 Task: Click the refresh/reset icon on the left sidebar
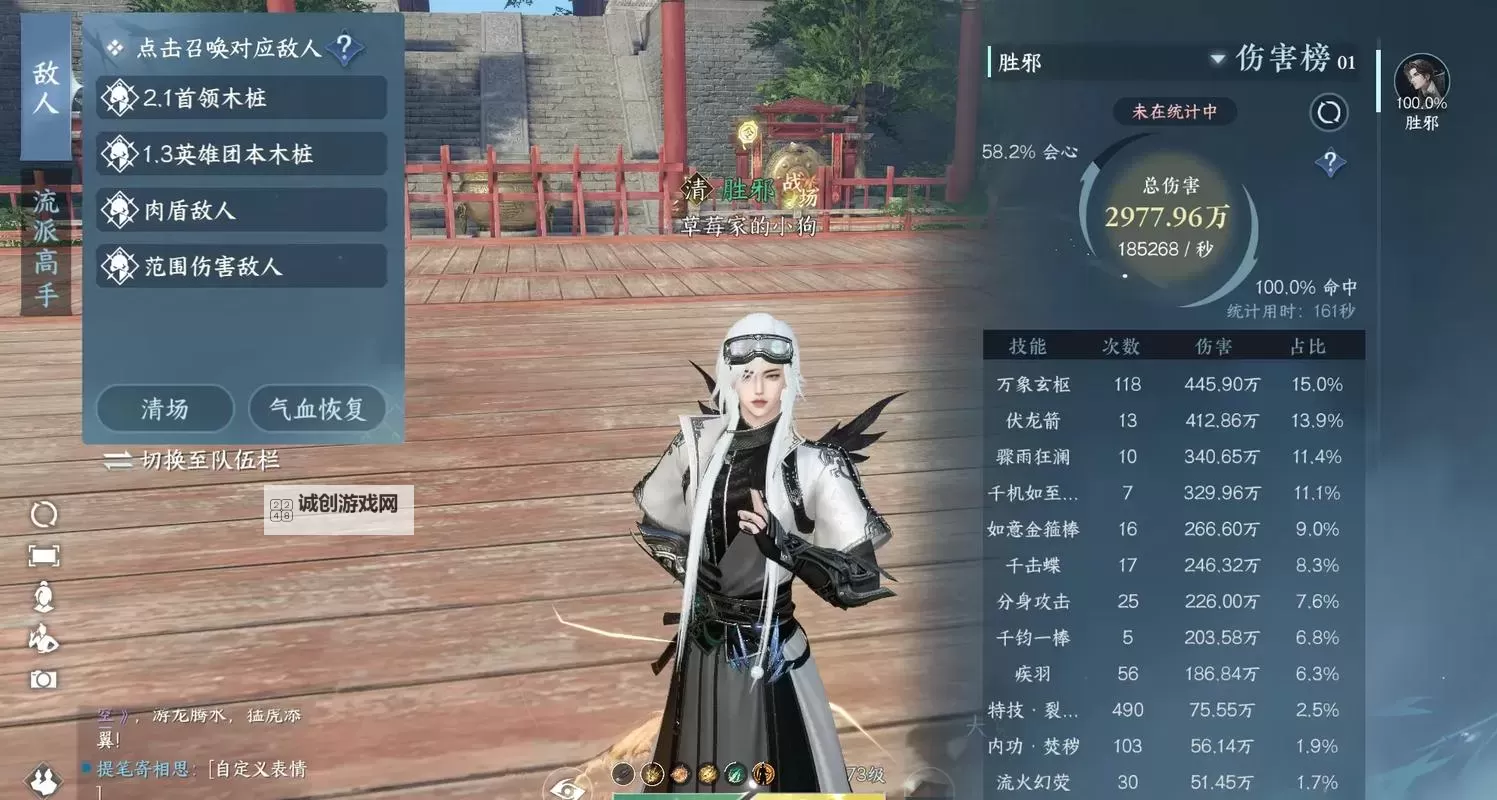41,513
